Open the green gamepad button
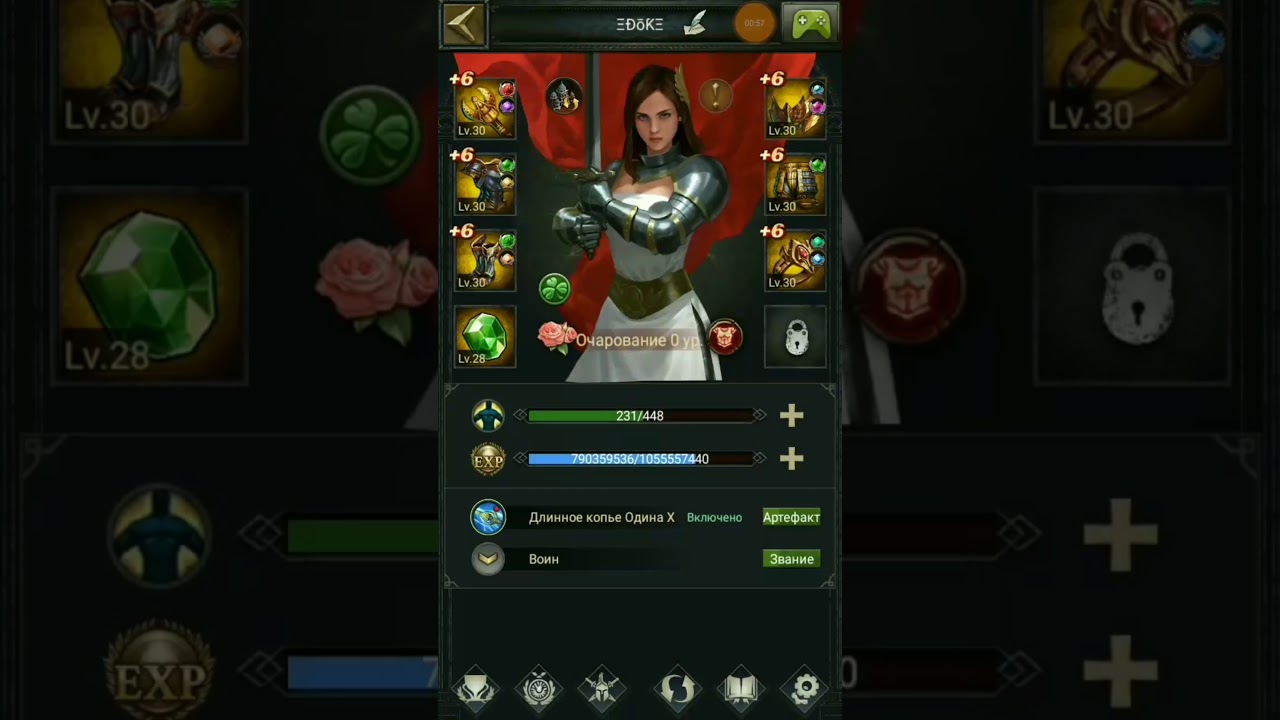 (810, 24)
